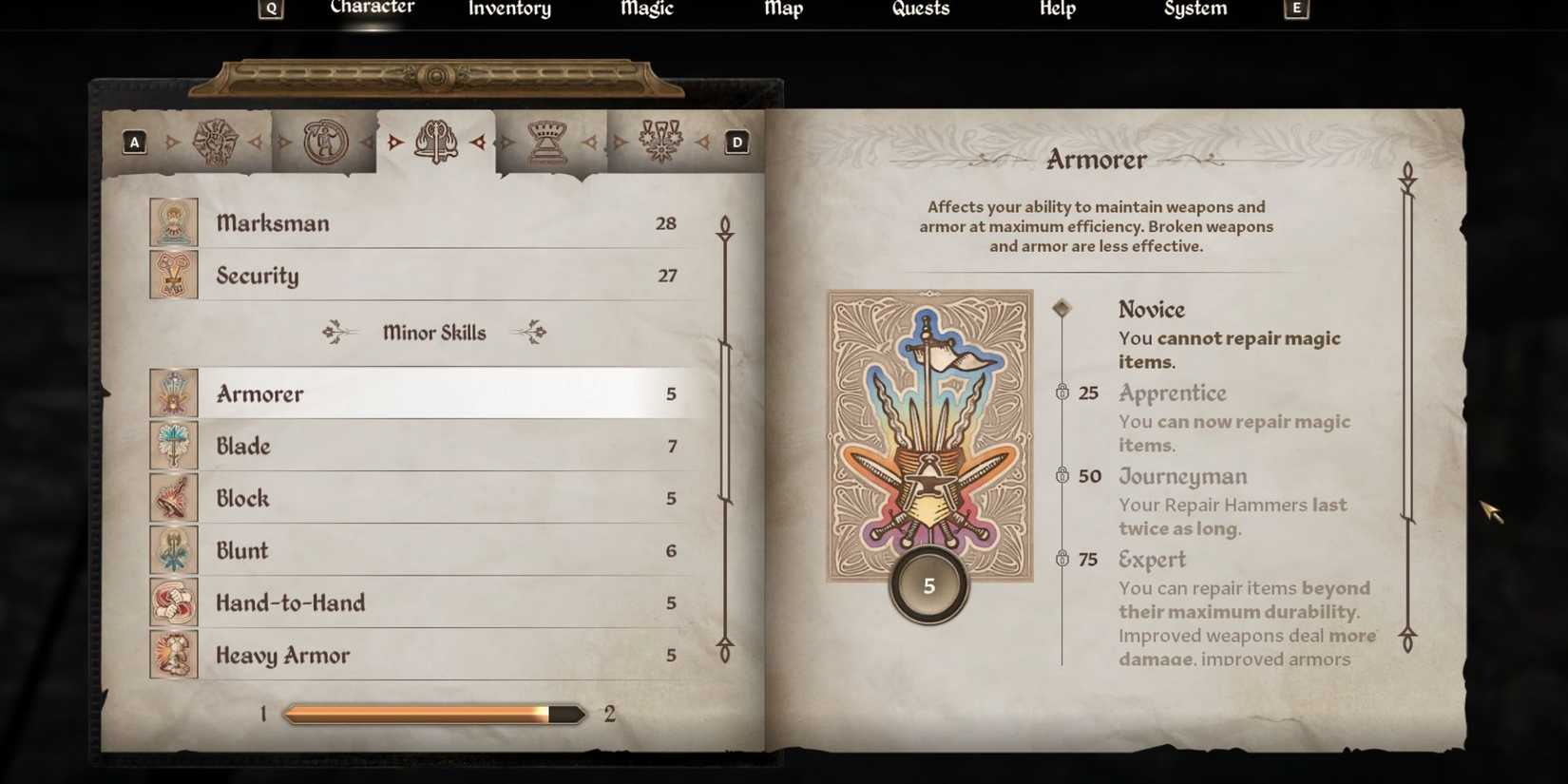Image resolution: width=1568 pixels, height=784 pixels.
Task: Click the left arrow beside the active skill tab
Action: (x=394, y=142)
